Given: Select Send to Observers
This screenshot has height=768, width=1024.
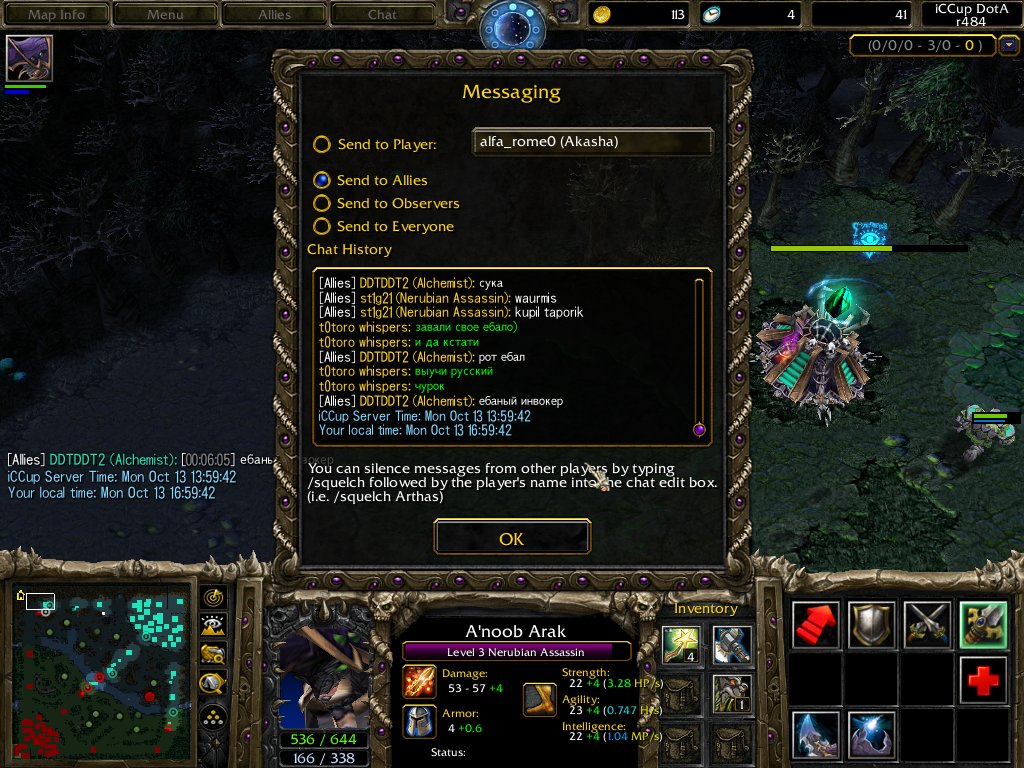Looking at the screenshot, I should pyautogui.click(x=322, y=203).
